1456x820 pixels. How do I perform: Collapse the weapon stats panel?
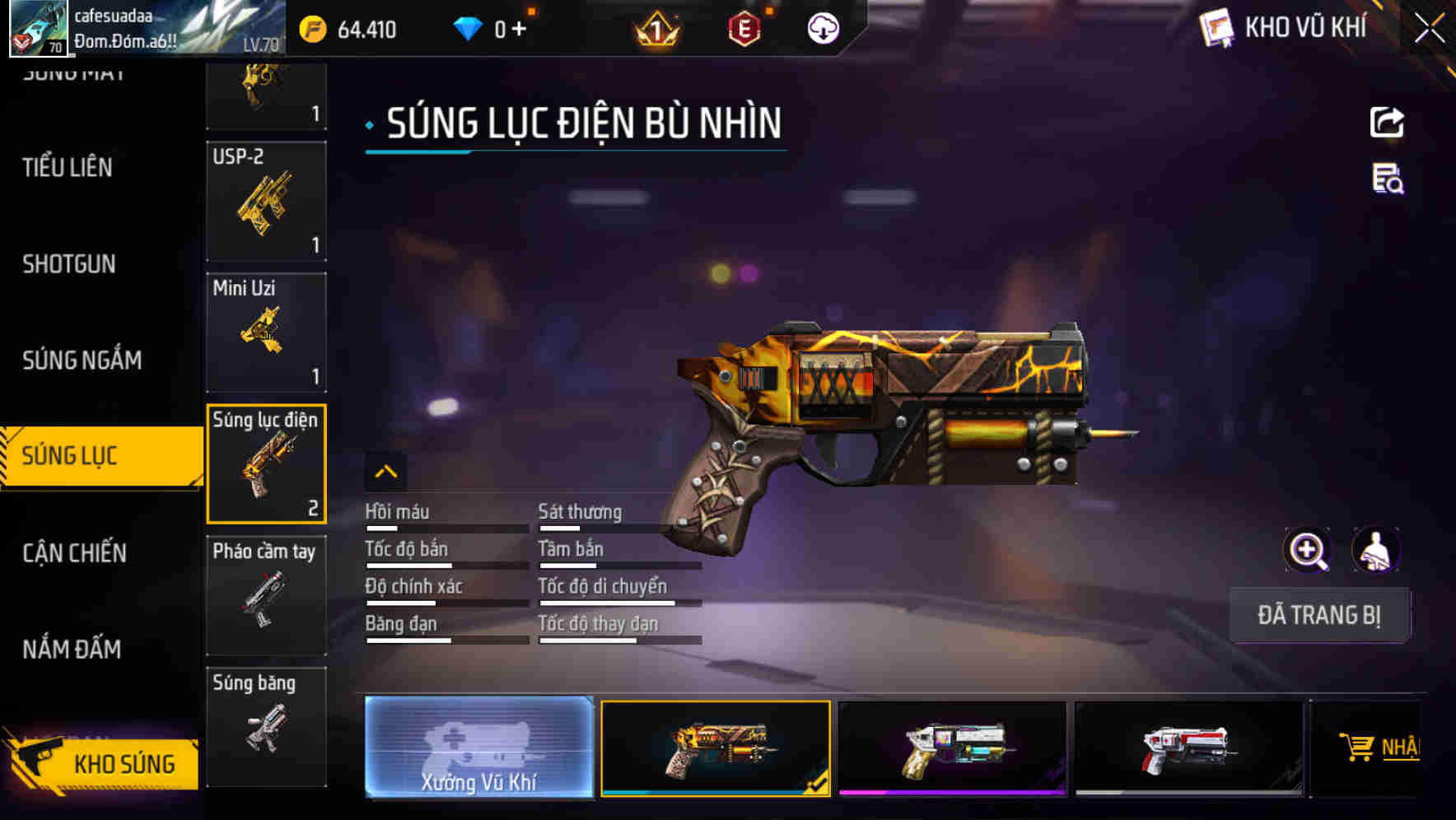[386, 472]
